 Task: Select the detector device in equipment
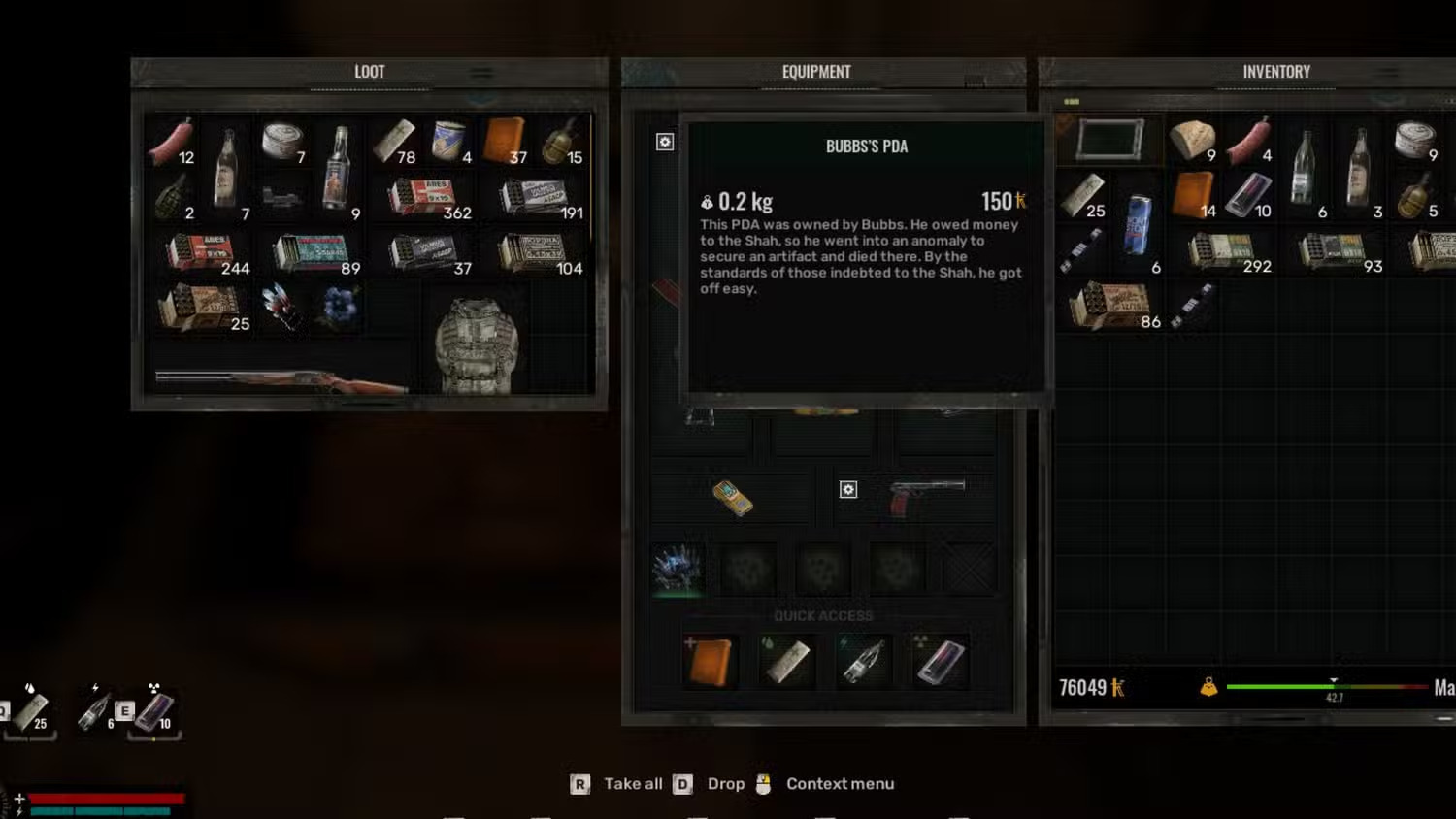click(734, 496)
